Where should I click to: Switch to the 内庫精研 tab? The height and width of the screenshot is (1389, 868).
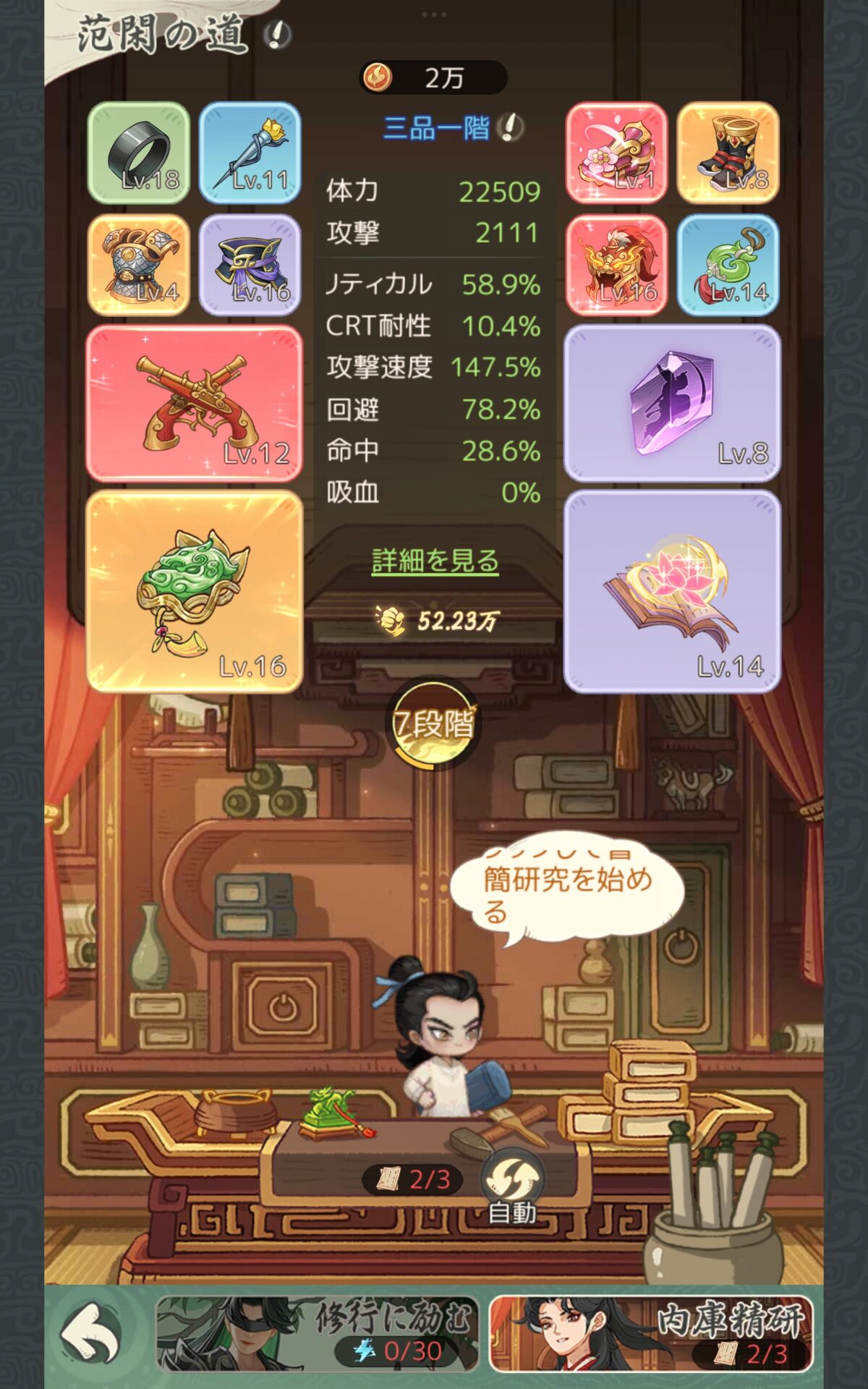point(651,1333)
